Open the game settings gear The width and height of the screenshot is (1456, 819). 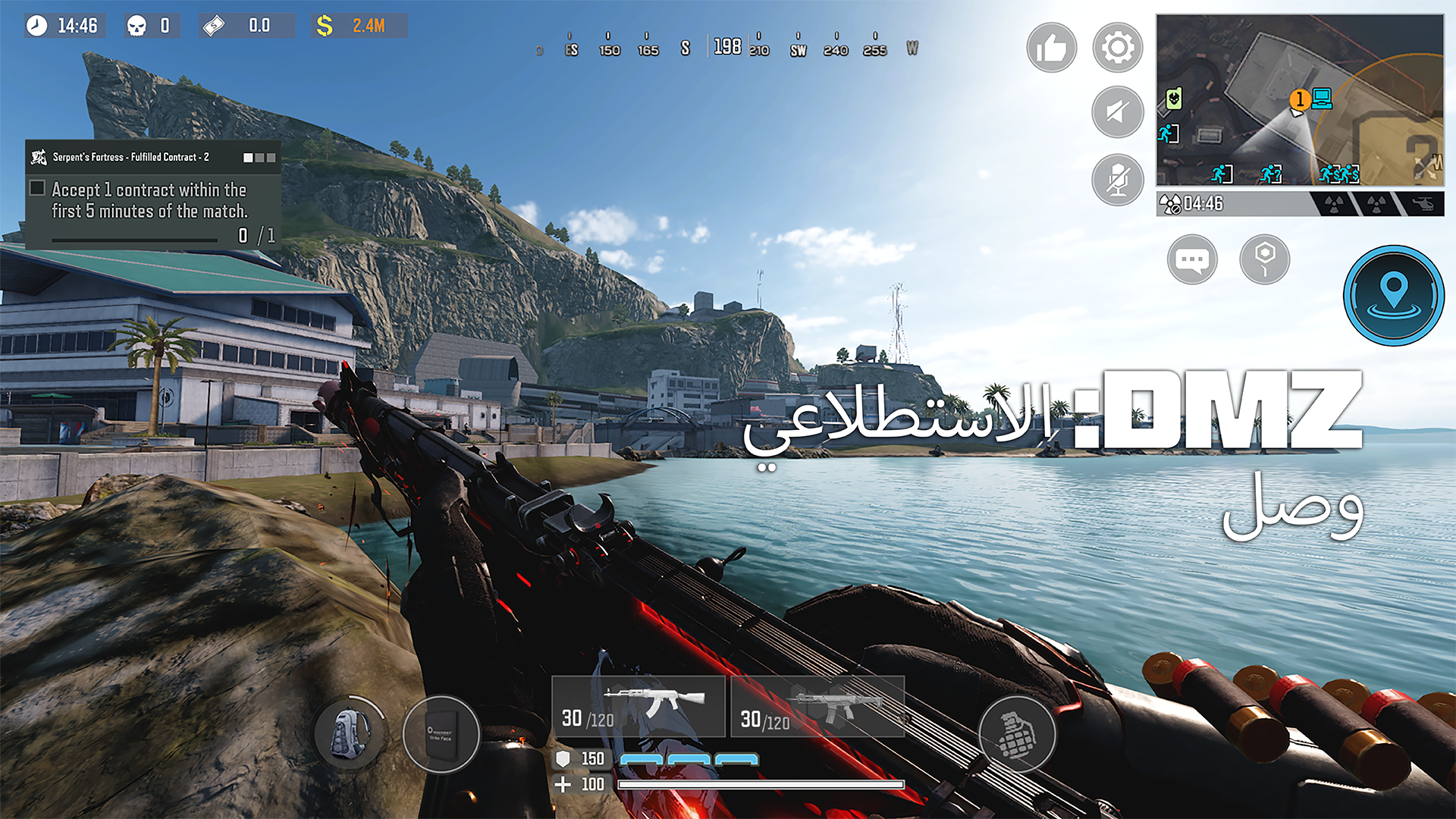tap(1116, 48)
